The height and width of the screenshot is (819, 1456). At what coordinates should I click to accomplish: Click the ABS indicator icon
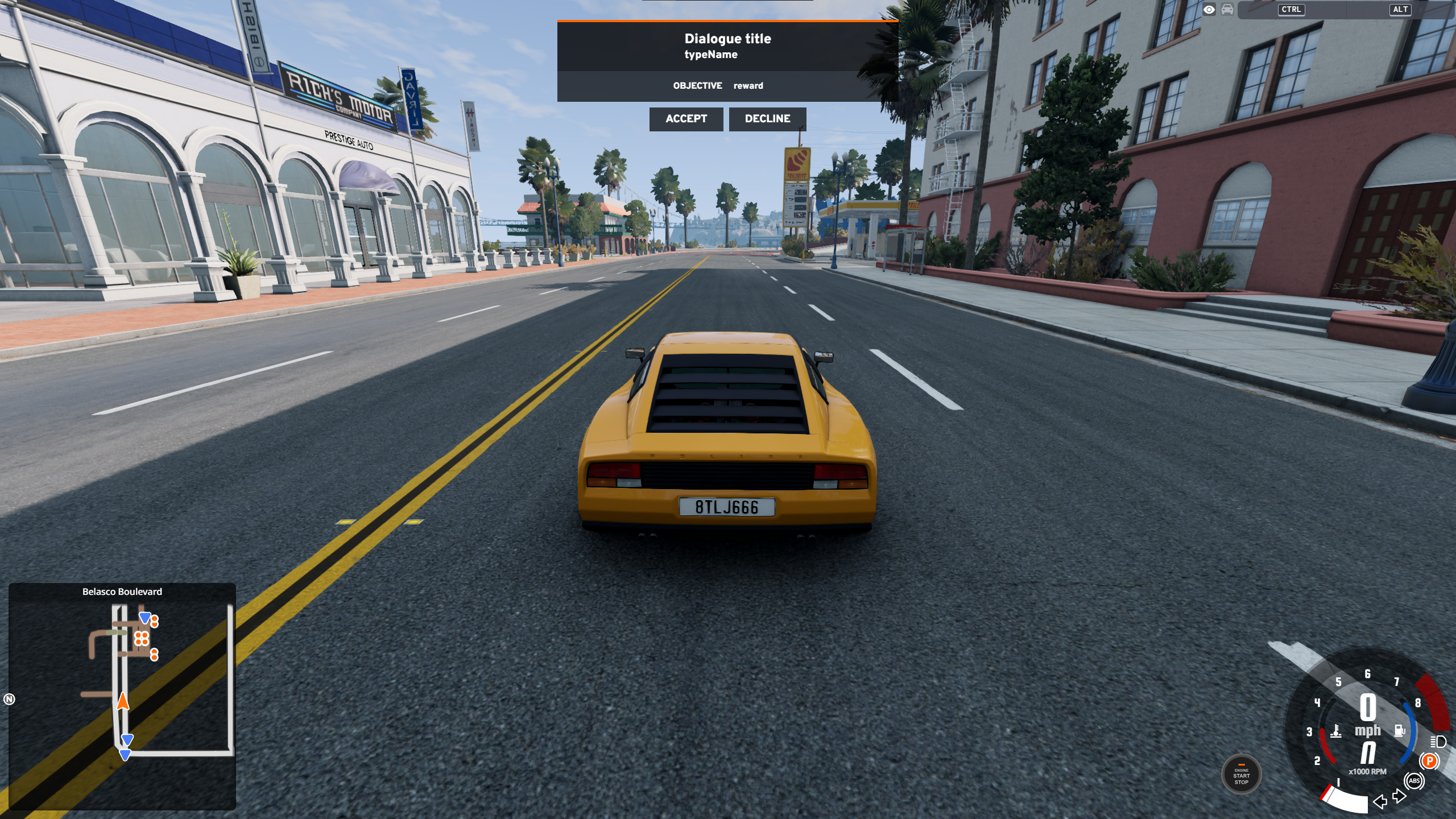pos(1415,780)
